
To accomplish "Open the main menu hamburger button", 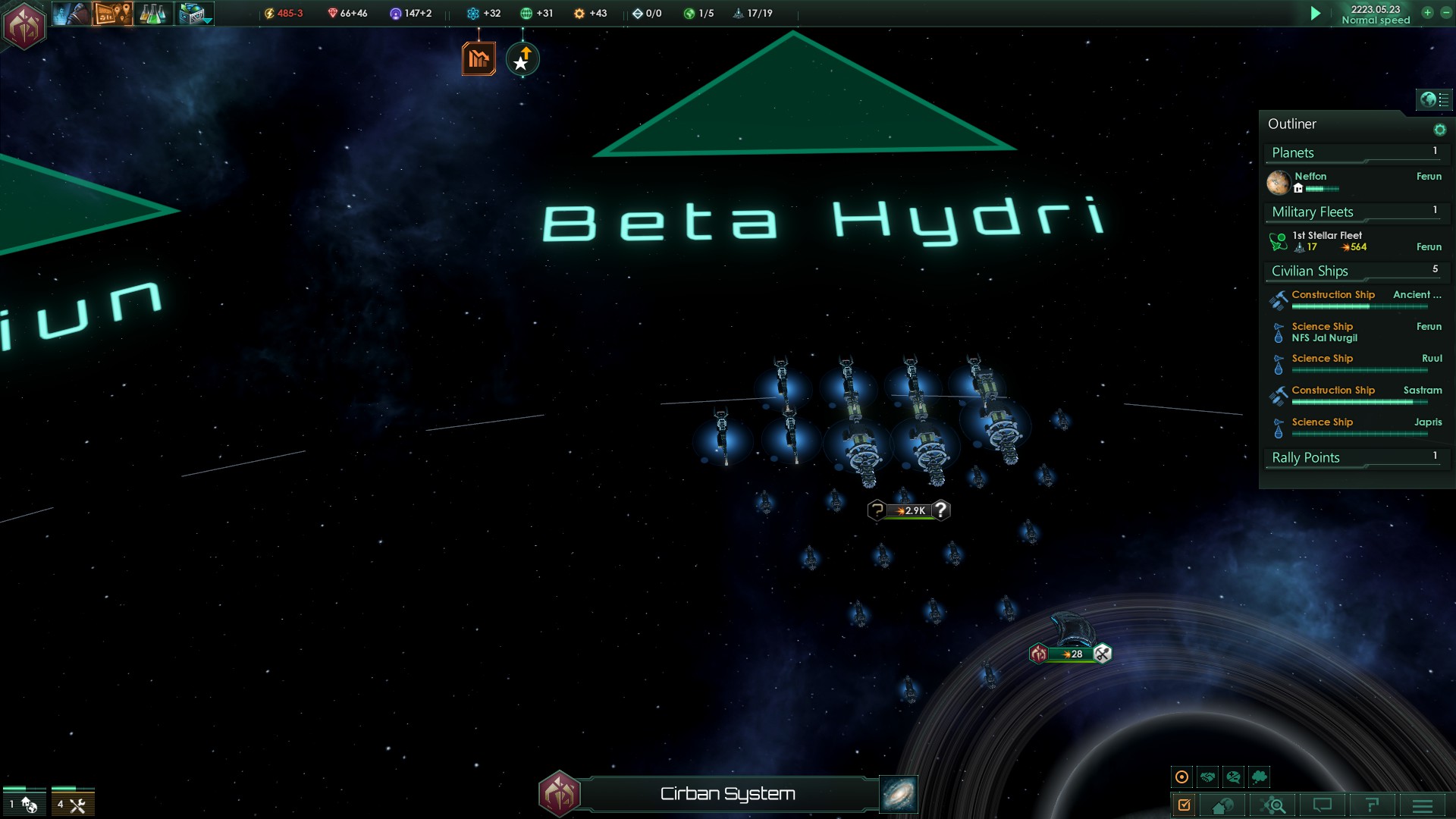I will point(1423,805).
